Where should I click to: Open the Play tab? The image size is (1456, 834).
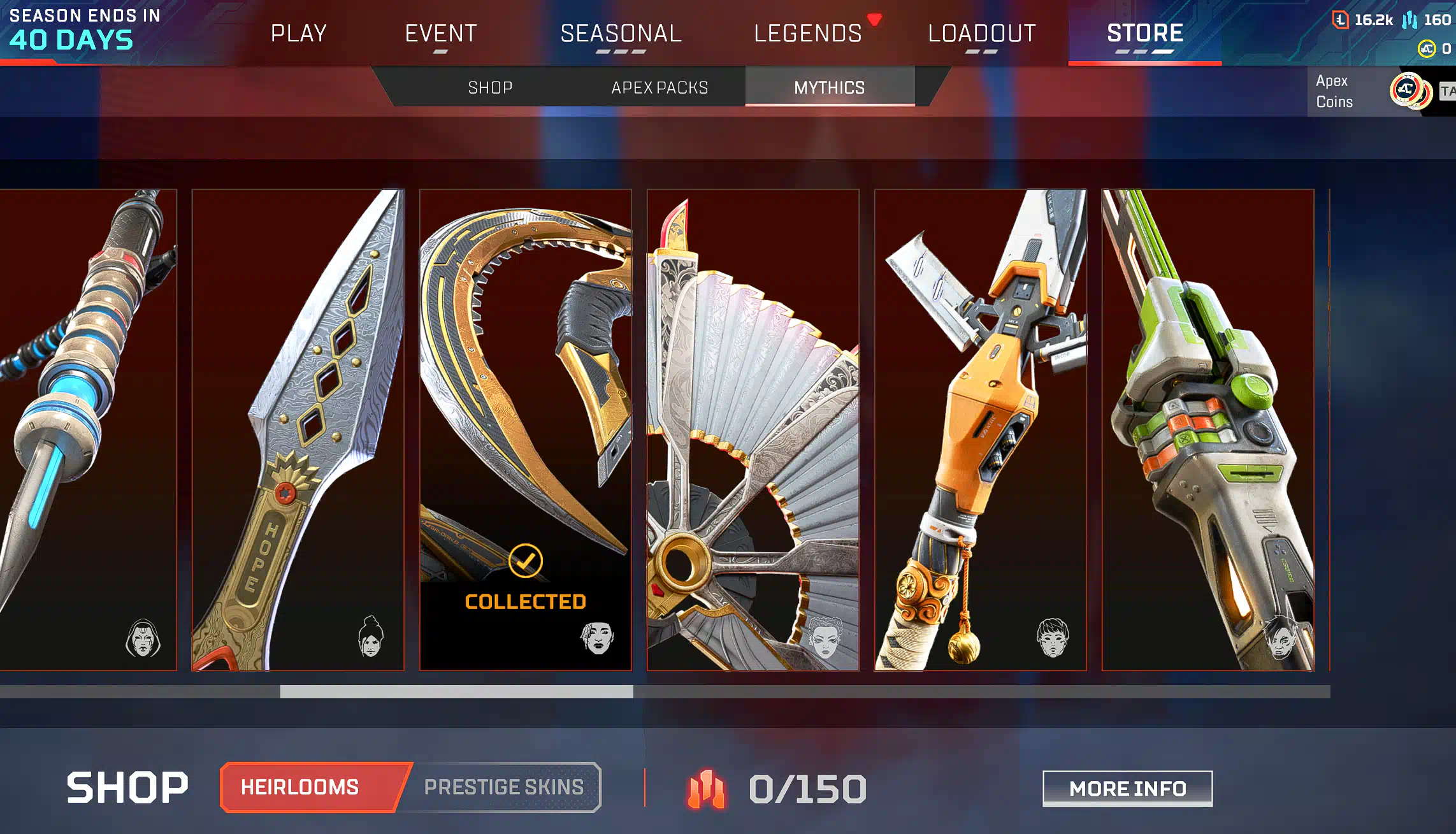click(x=298, y=33)
